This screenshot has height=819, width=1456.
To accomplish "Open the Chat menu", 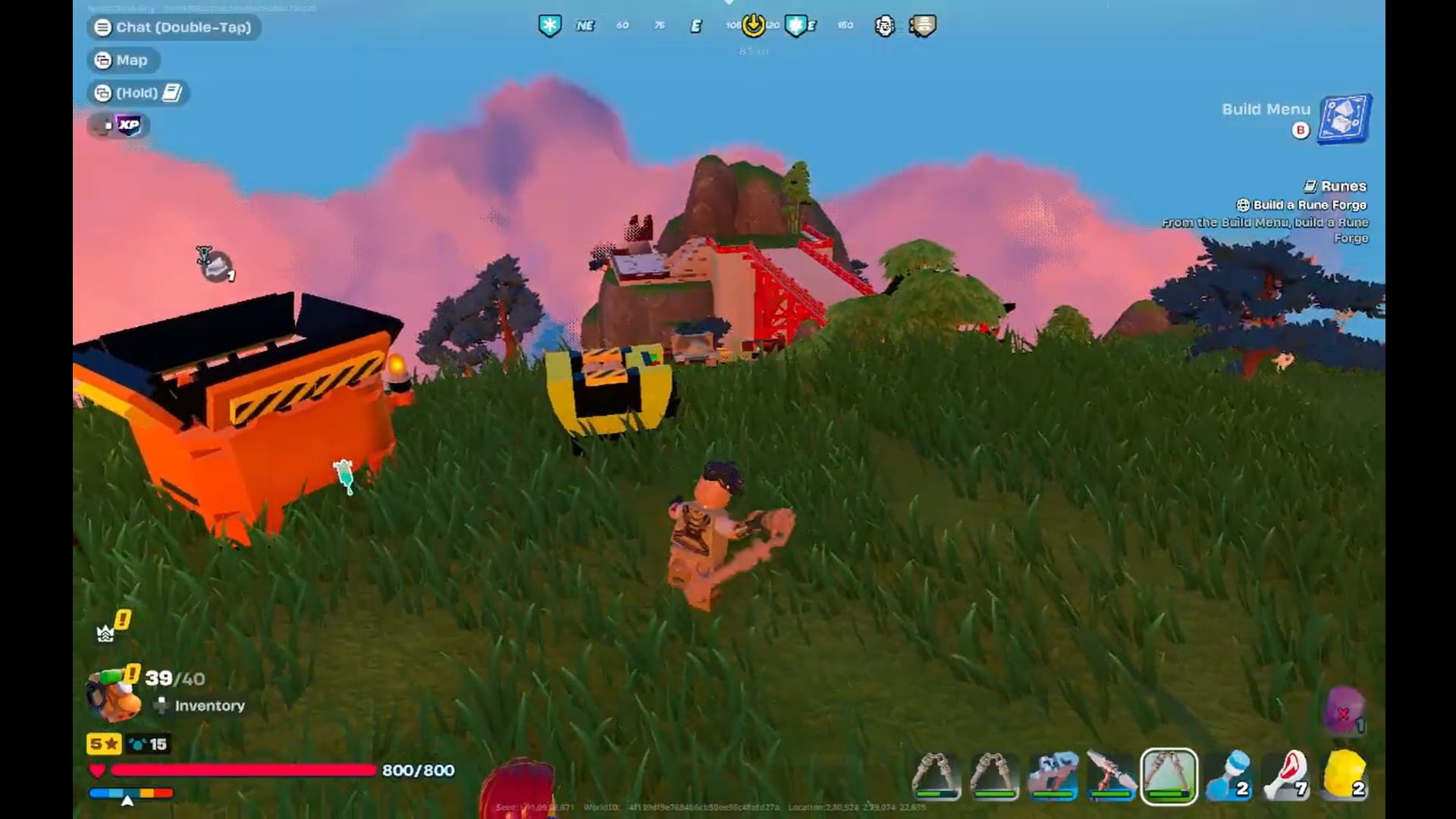I will pyautogui.click(x=173, y=28).
